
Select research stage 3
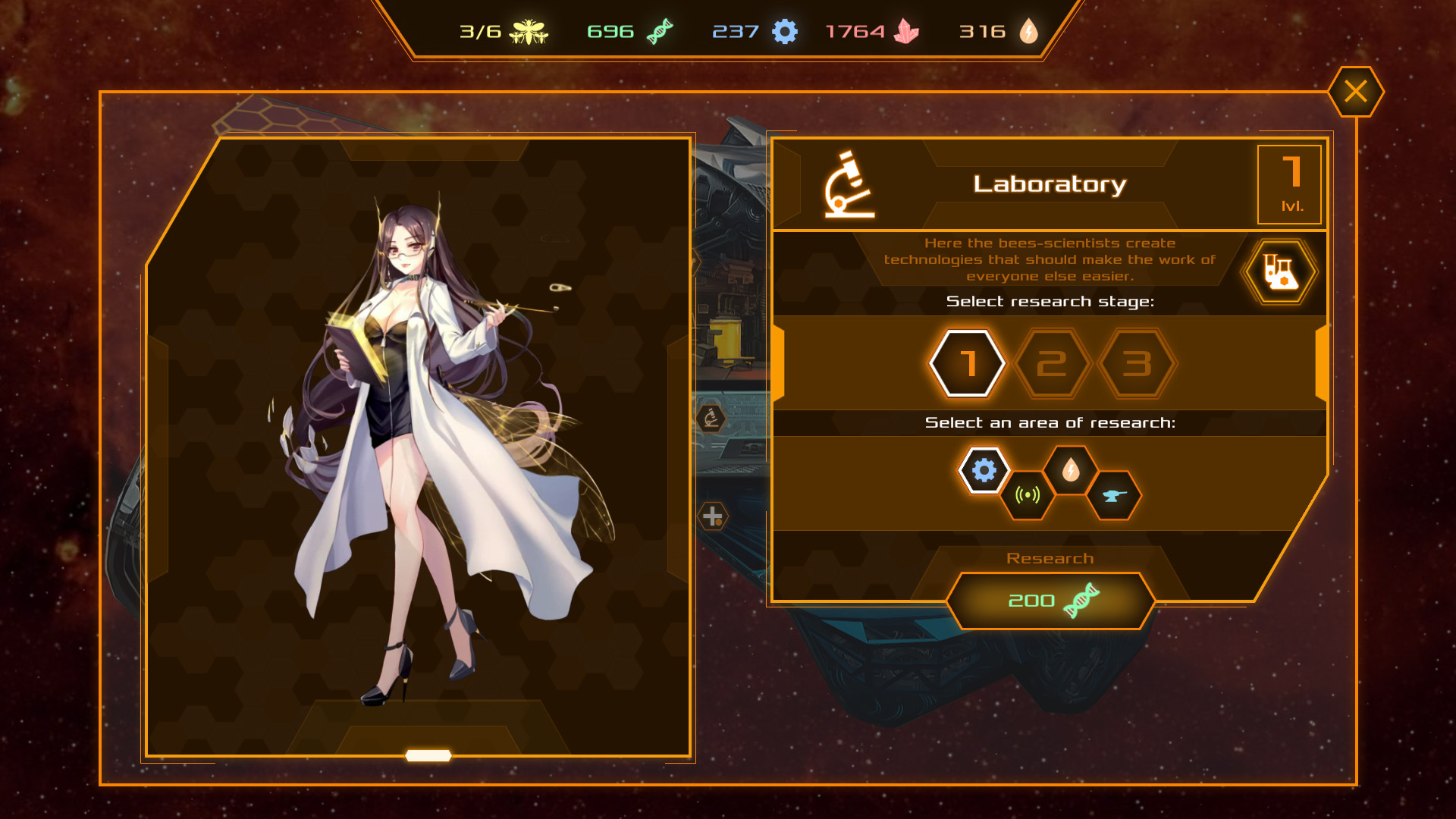1136,362
